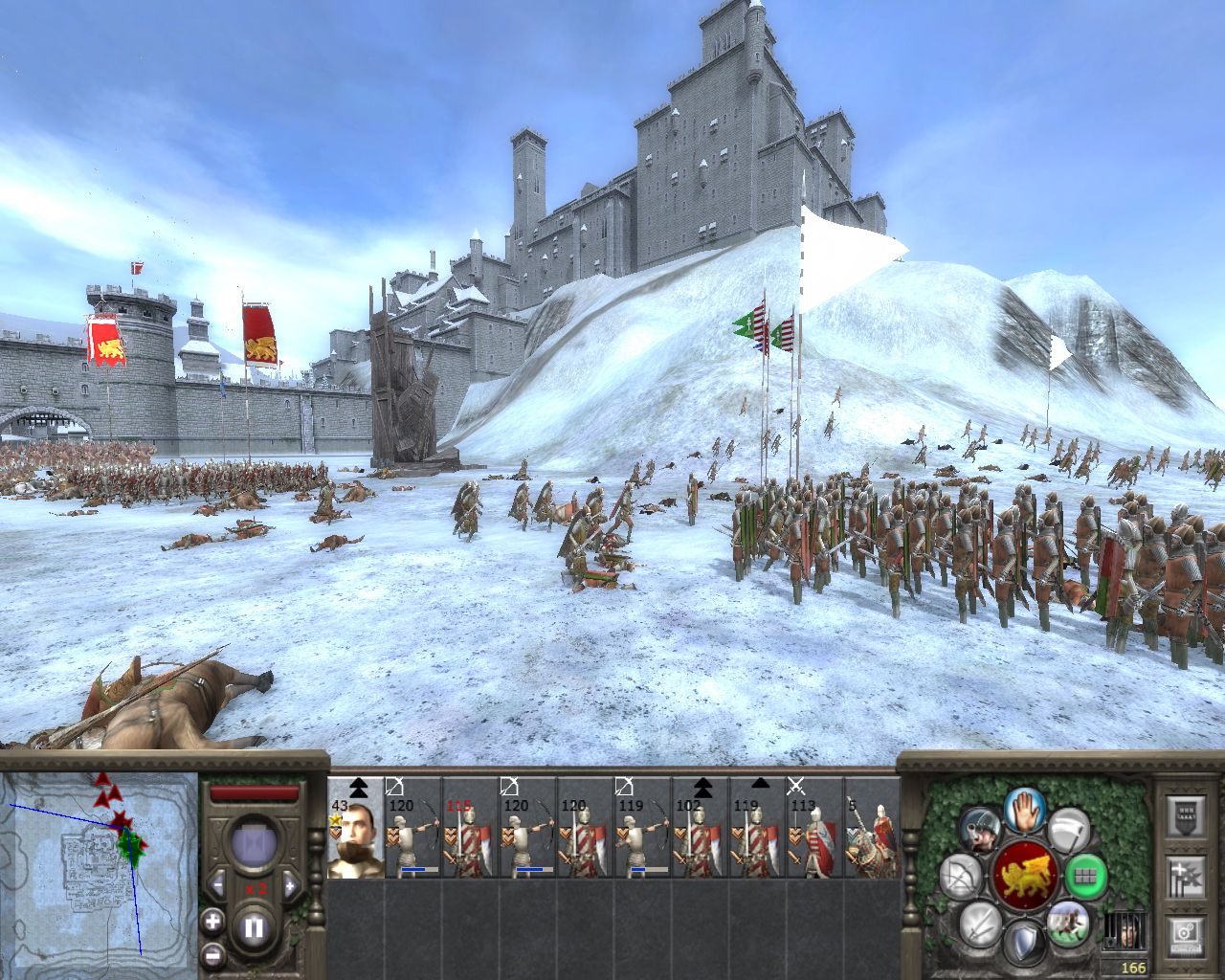Toggle fire at will with the bow icon

[x=959, y=877]
